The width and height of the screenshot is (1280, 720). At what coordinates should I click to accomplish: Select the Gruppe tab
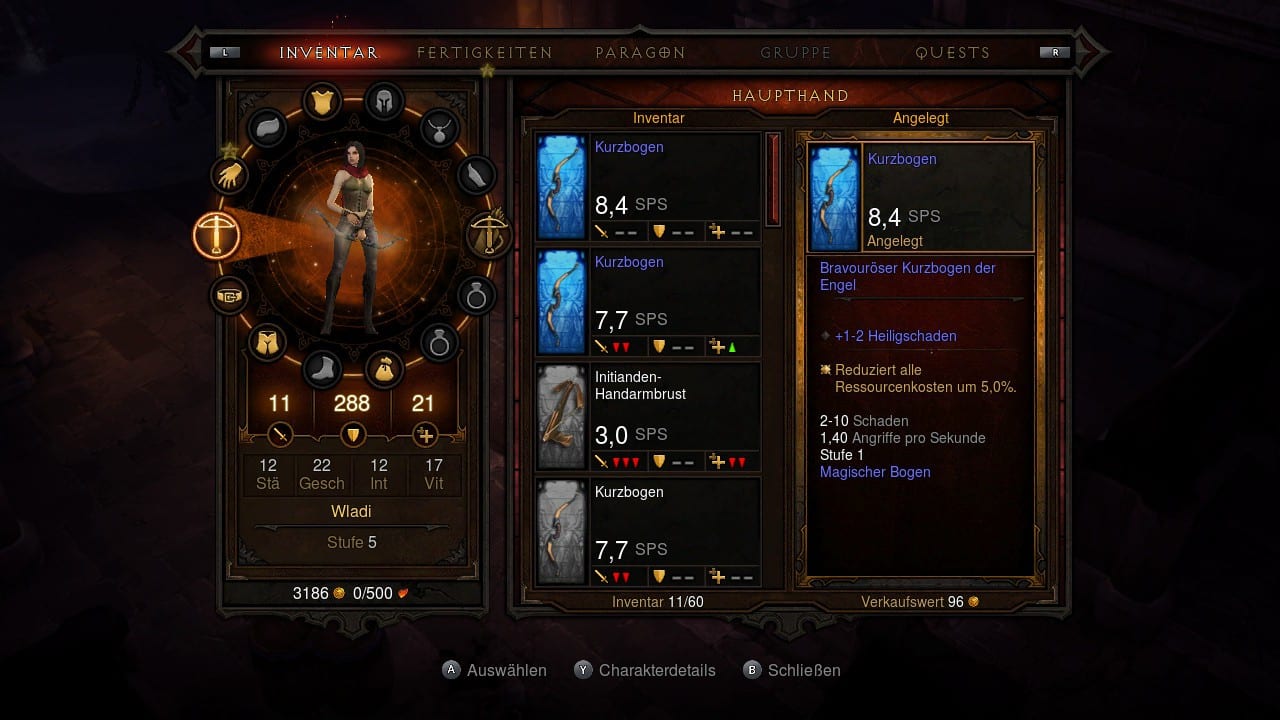click(x=795, y=53)
